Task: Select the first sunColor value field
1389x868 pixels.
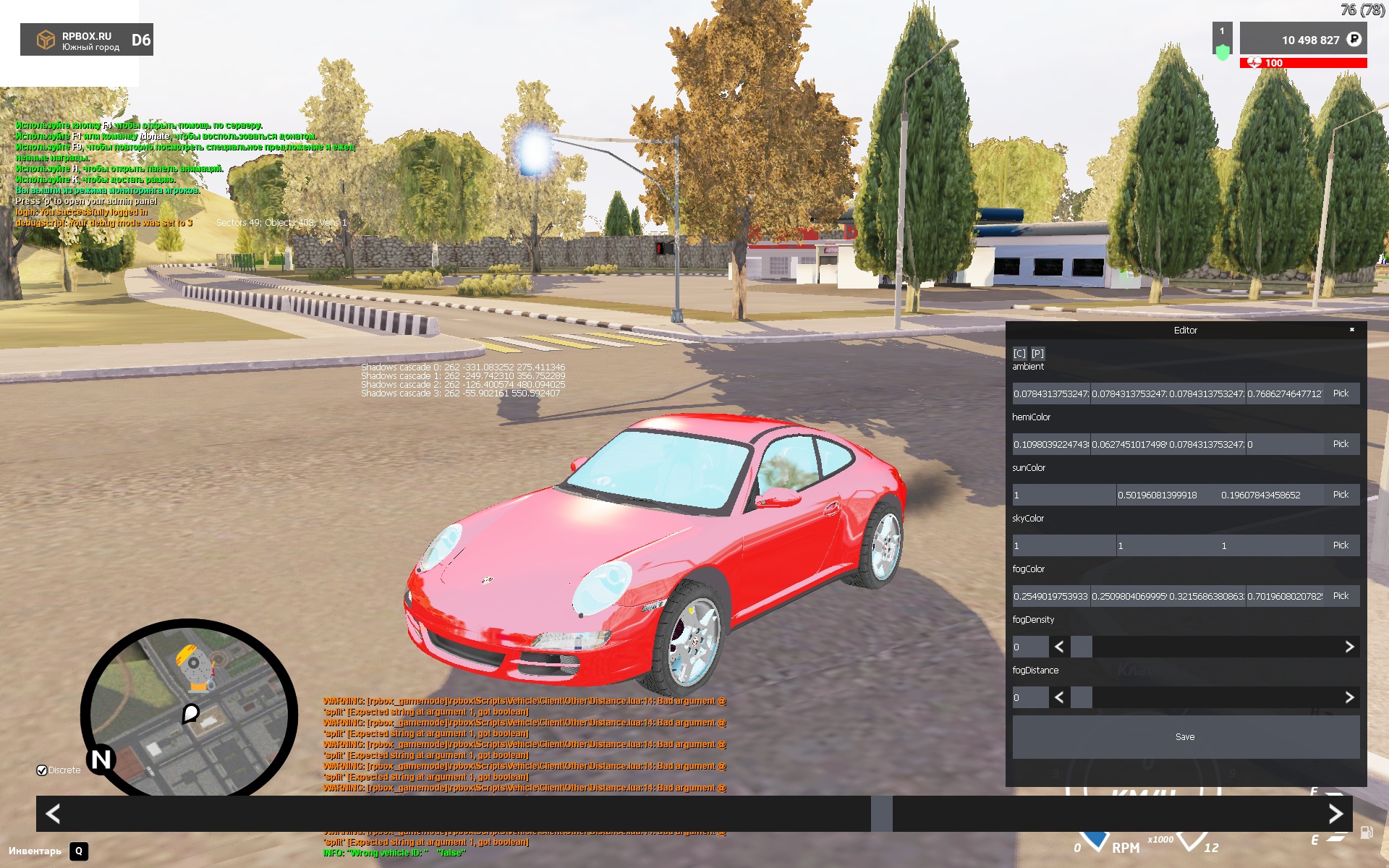Action: tap(1063, 495)
